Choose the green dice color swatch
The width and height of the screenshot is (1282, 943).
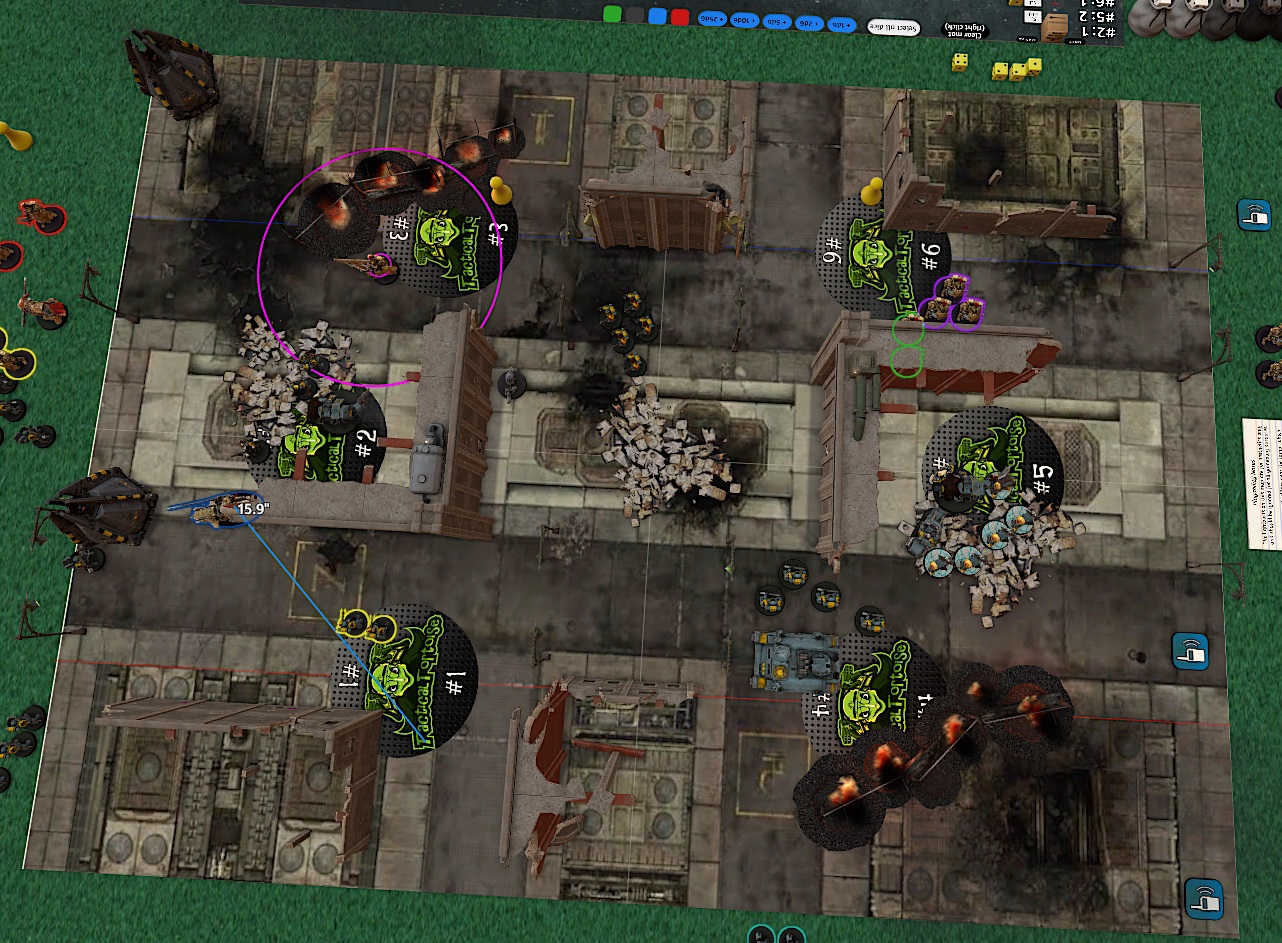(611, 15)
